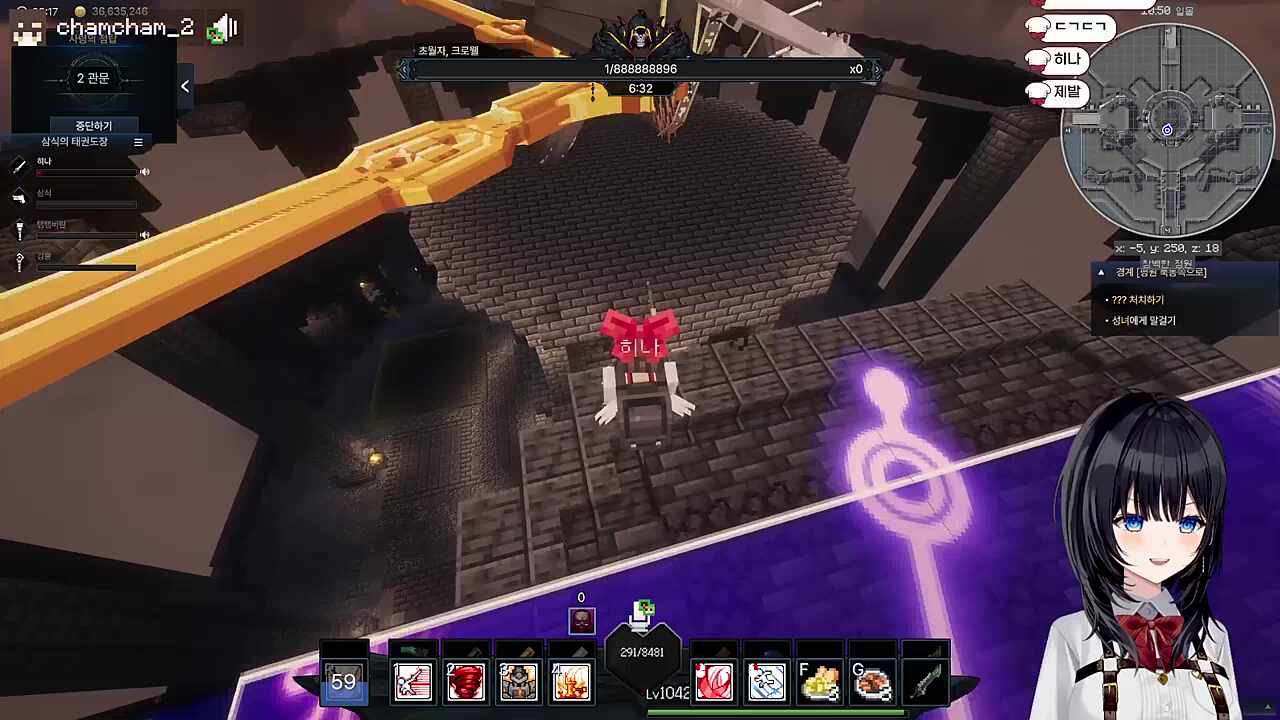This screenshot has height=720, width=1280.
Task: Use the red slash skill icon
Action: click(714, 682)
